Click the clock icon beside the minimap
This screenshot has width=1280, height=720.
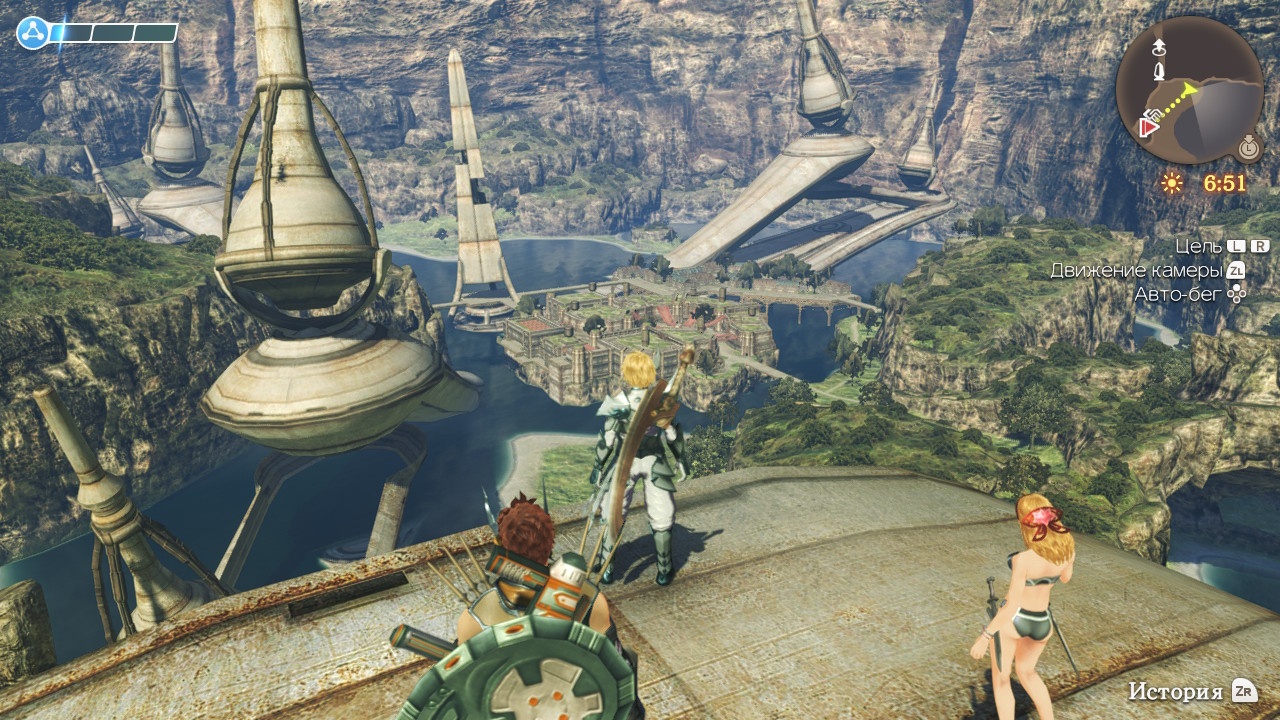pos(1248,148)
